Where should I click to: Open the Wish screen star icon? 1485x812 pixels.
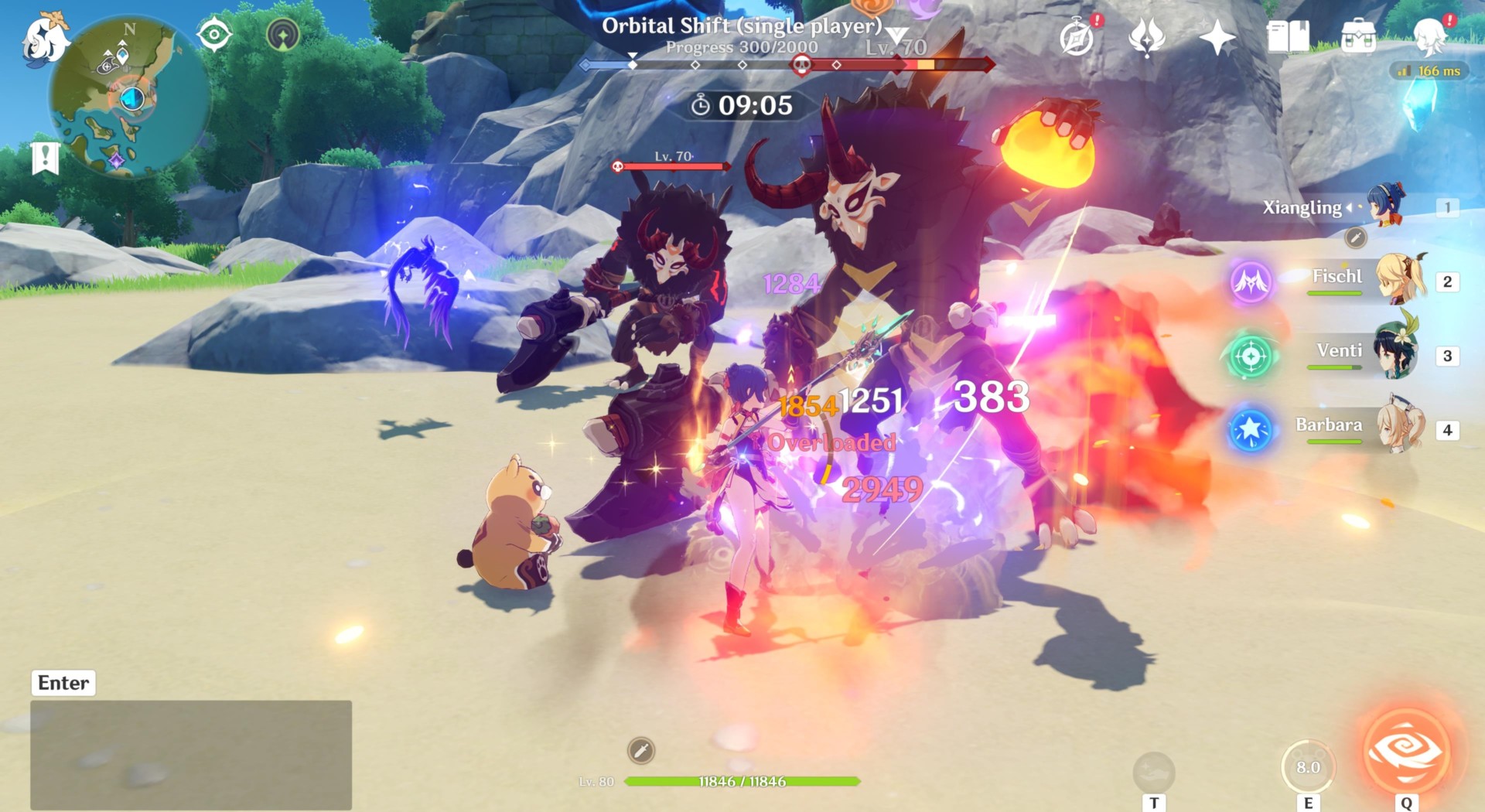[x=1218, y=36]
